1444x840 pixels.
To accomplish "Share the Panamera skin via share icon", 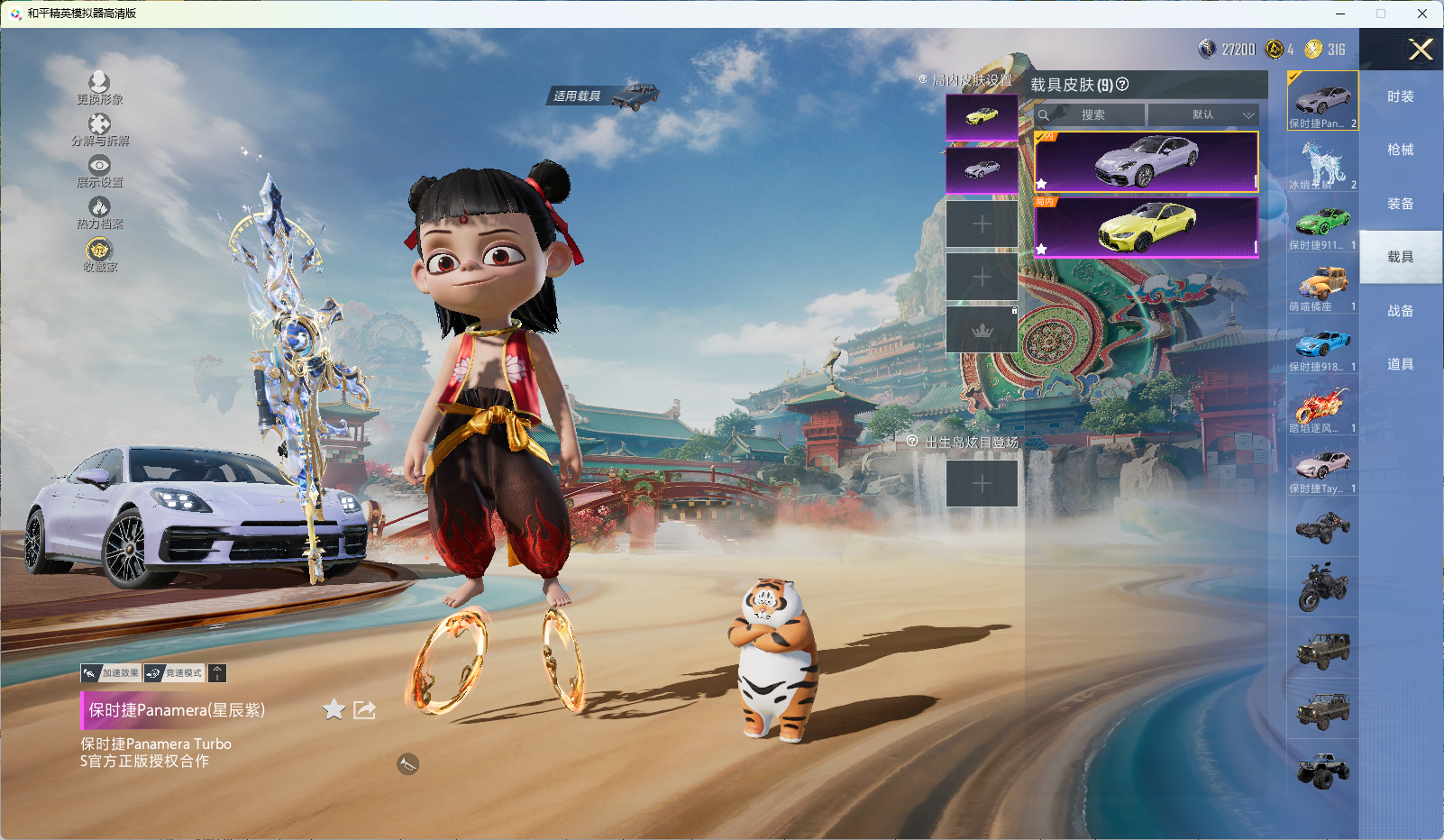I will [364, 710].
